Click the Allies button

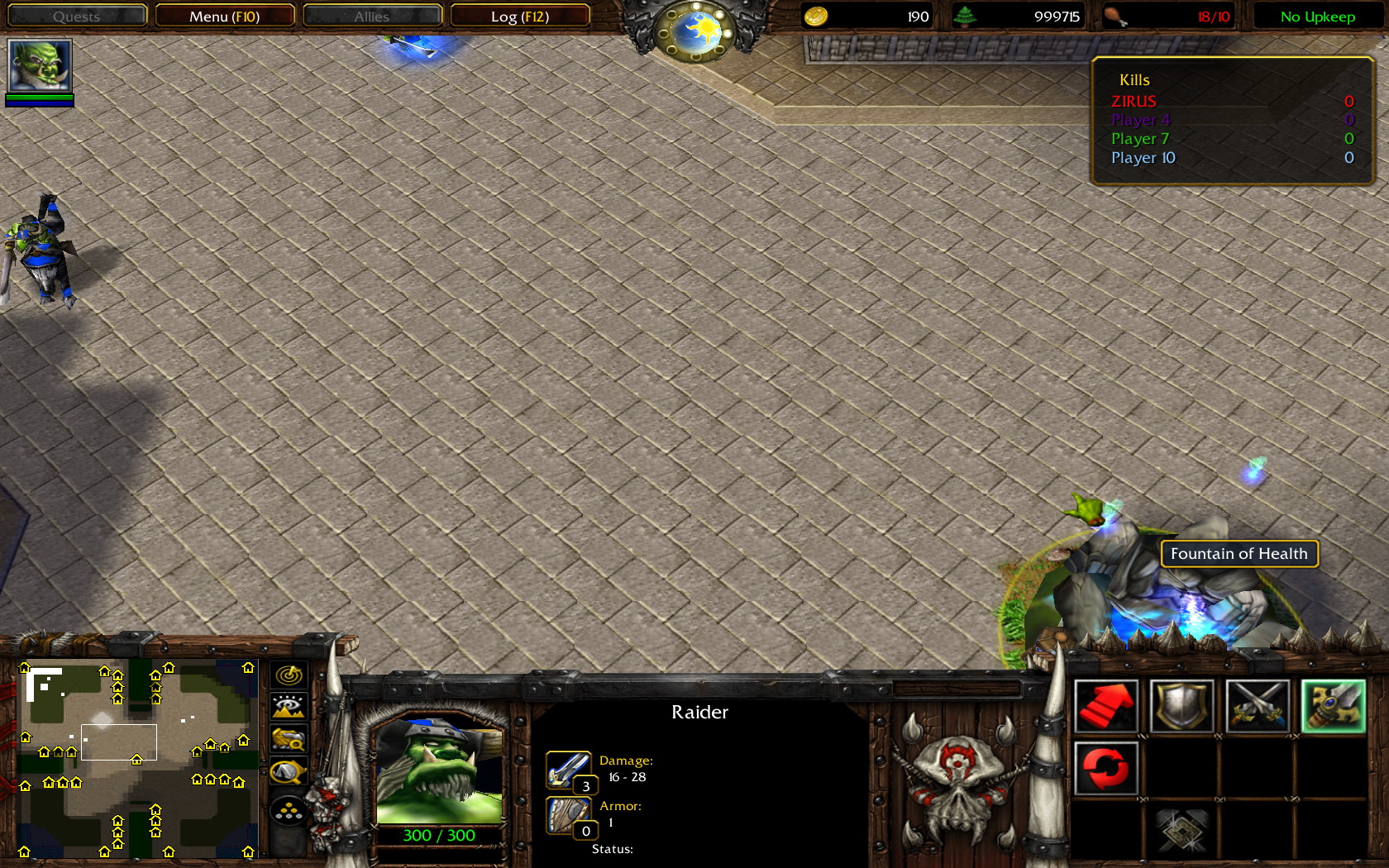click(x=372, y=16)
